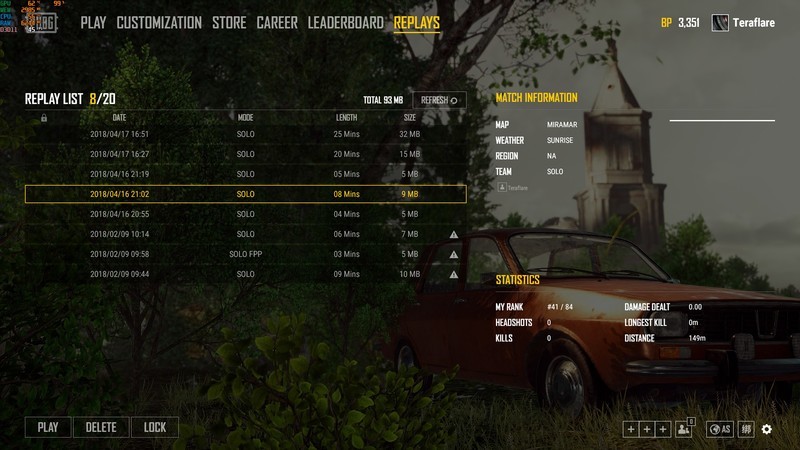Screen dimensions: 800x450
Task: Open the friends list icon
Action: pos(685,429)
